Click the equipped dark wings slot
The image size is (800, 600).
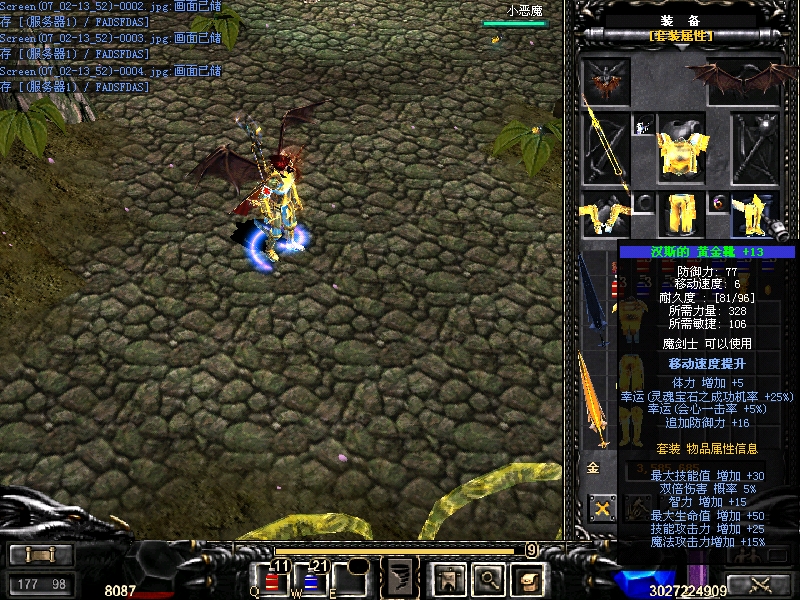pyautogui.click(x=743, y=80)
